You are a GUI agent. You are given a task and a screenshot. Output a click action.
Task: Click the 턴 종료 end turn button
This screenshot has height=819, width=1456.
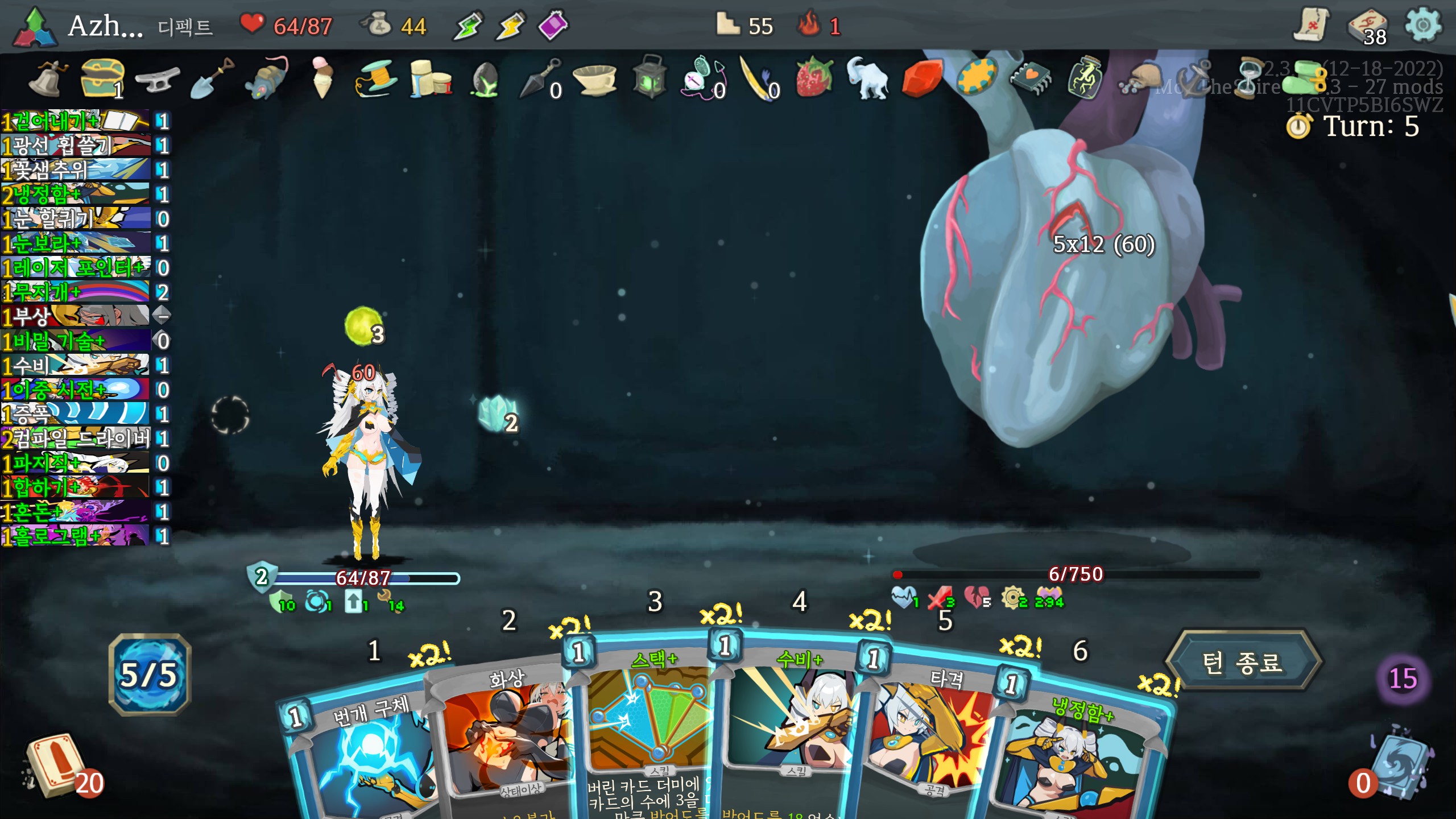[x=1242, y=662]
